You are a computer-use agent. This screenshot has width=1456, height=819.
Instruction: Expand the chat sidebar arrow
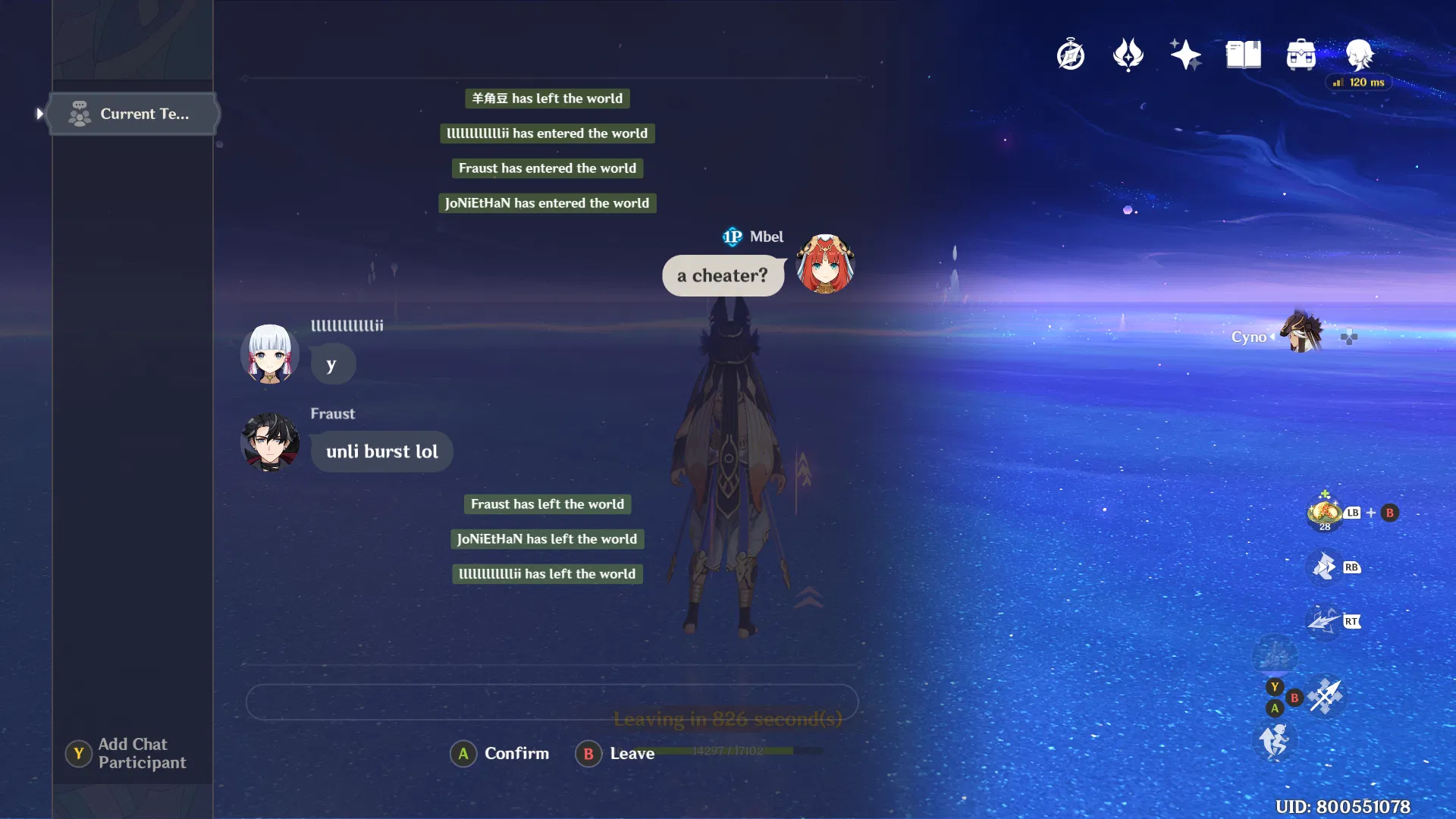(39, 114)
